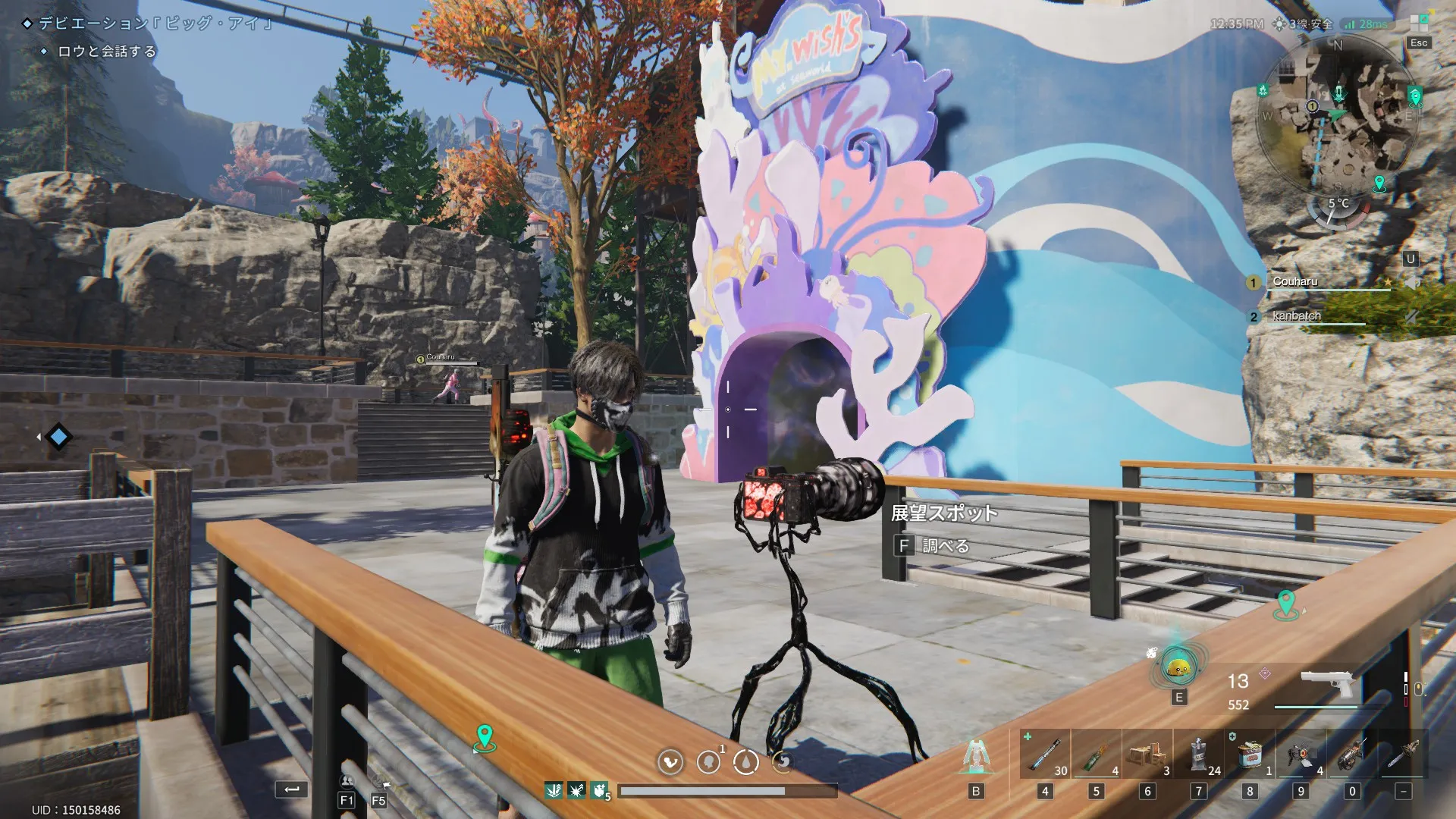Screen dimensions: 1456x819
Task: Select the wooden table and chair slot
Action: click(1147, 754)
